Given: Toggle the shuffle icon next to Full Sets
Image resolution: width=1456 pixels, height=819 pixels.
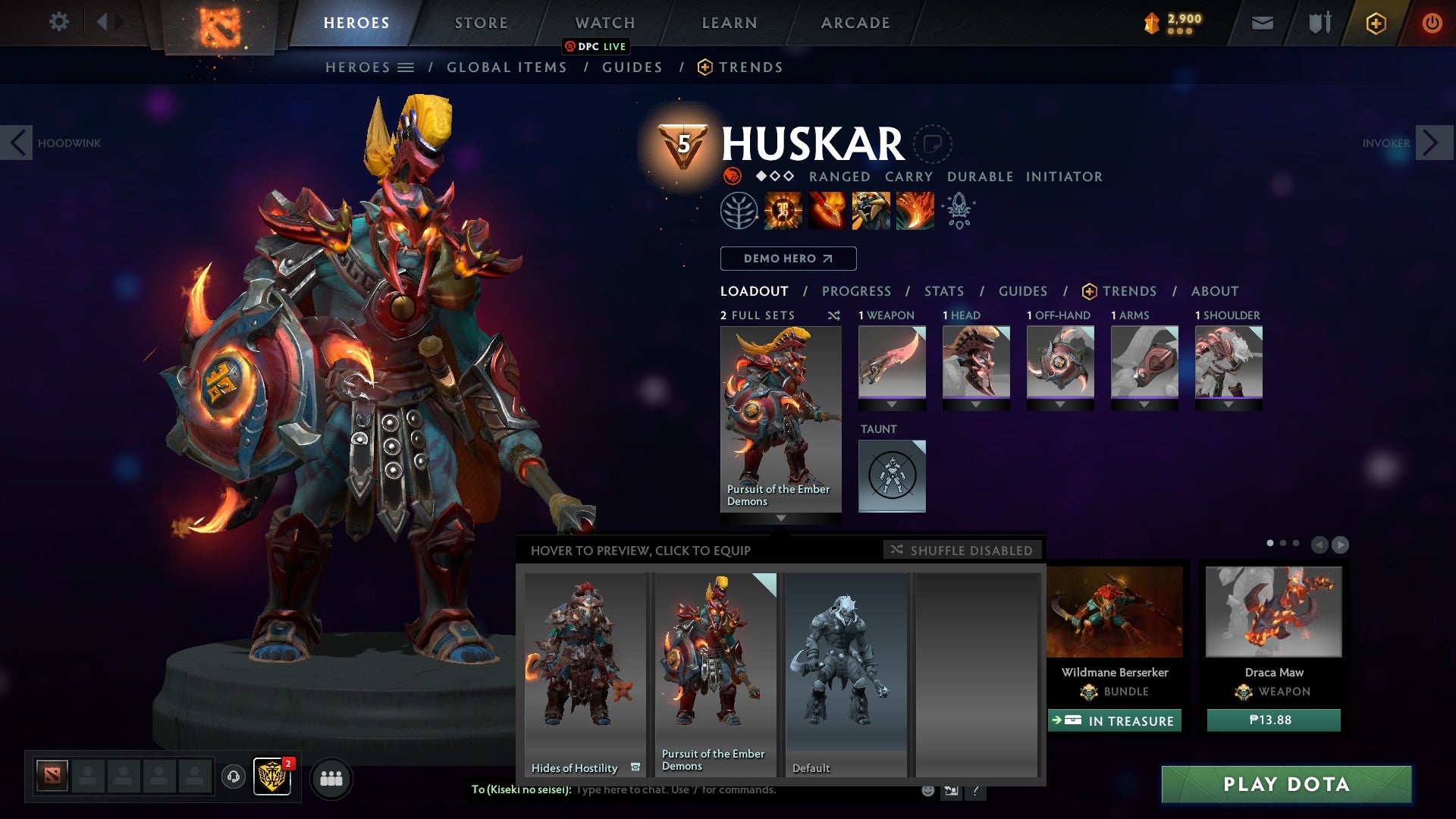Looking at the screenshot, I should [834, 316].
